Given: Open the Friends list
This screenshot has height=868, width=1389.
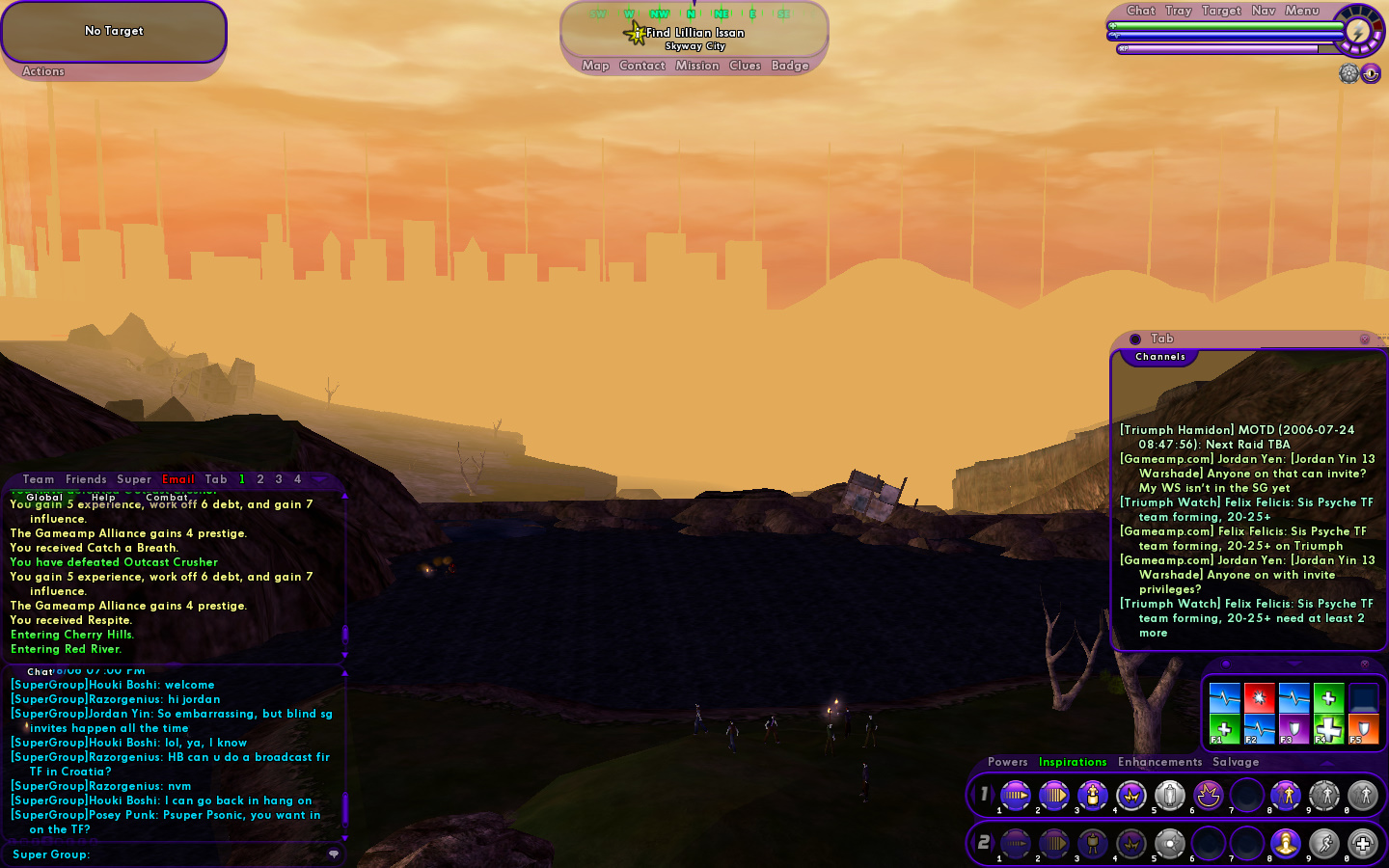Looking at the screenshot, I should 86,479.
